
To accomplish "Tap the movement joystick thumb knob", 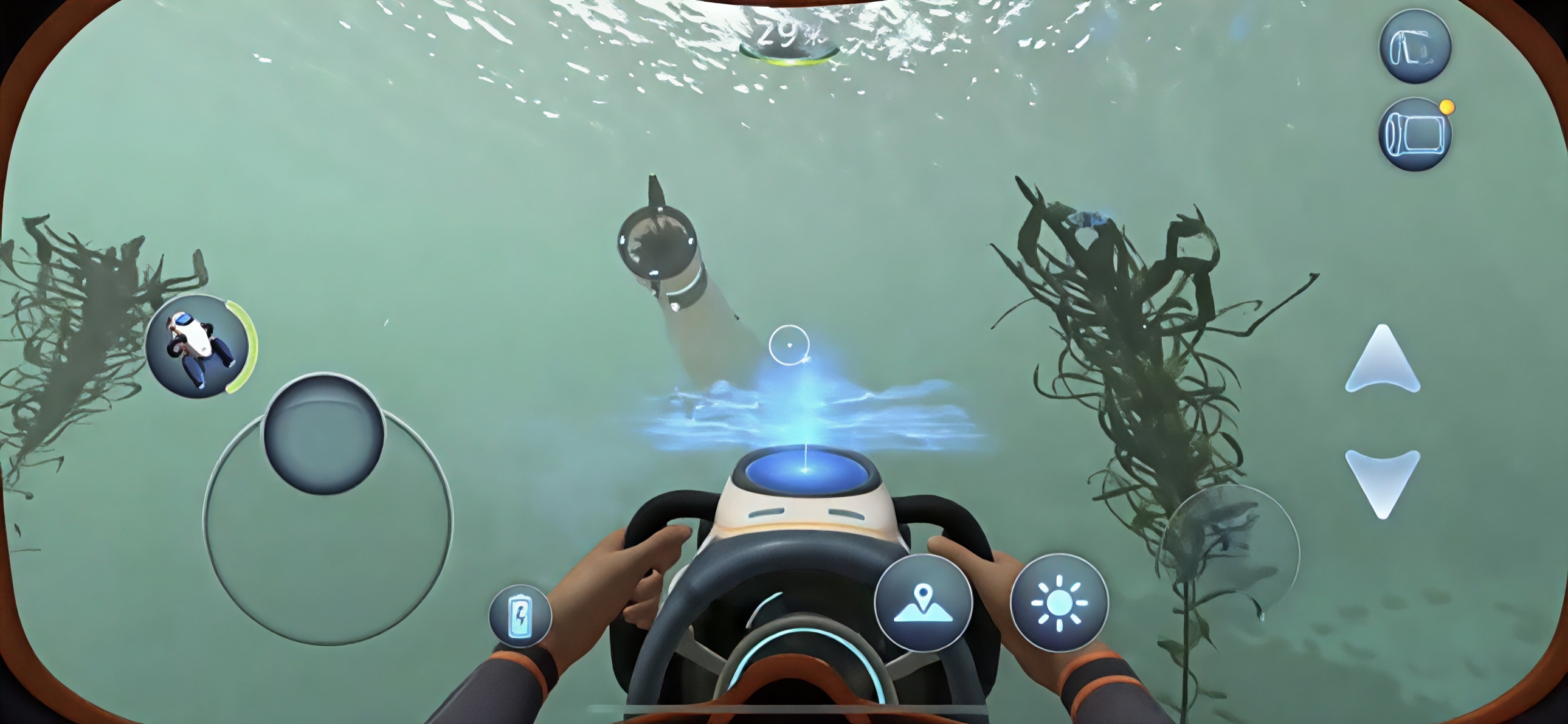I will click(x=323, y=433).
